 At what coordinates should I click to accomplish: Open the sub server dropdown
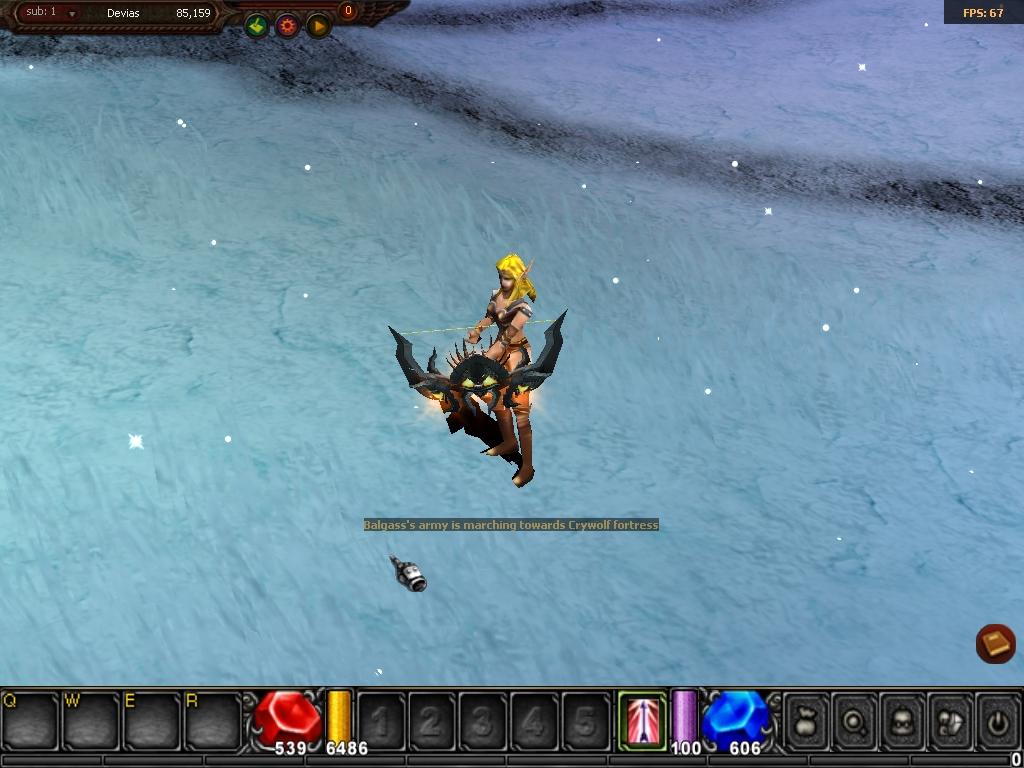(72, 14)
